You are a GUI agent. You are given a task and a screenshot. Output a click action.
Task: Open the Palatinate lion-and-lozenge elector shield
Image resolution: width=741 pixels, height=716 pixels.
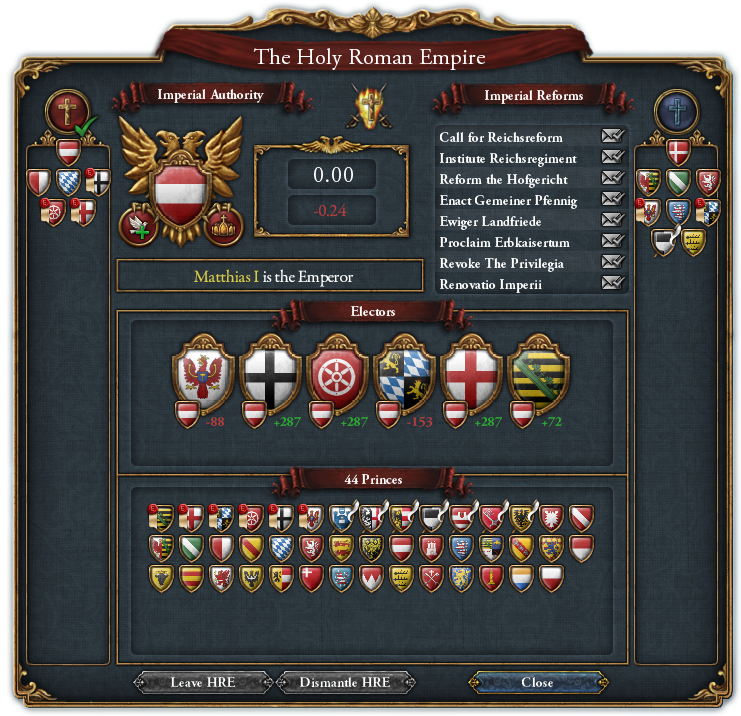pos(404,375)
